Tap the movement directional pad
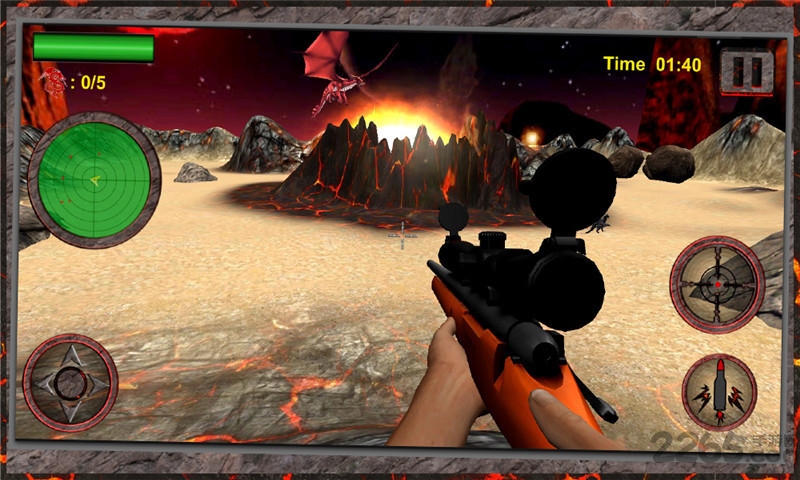 pos(70,382)
